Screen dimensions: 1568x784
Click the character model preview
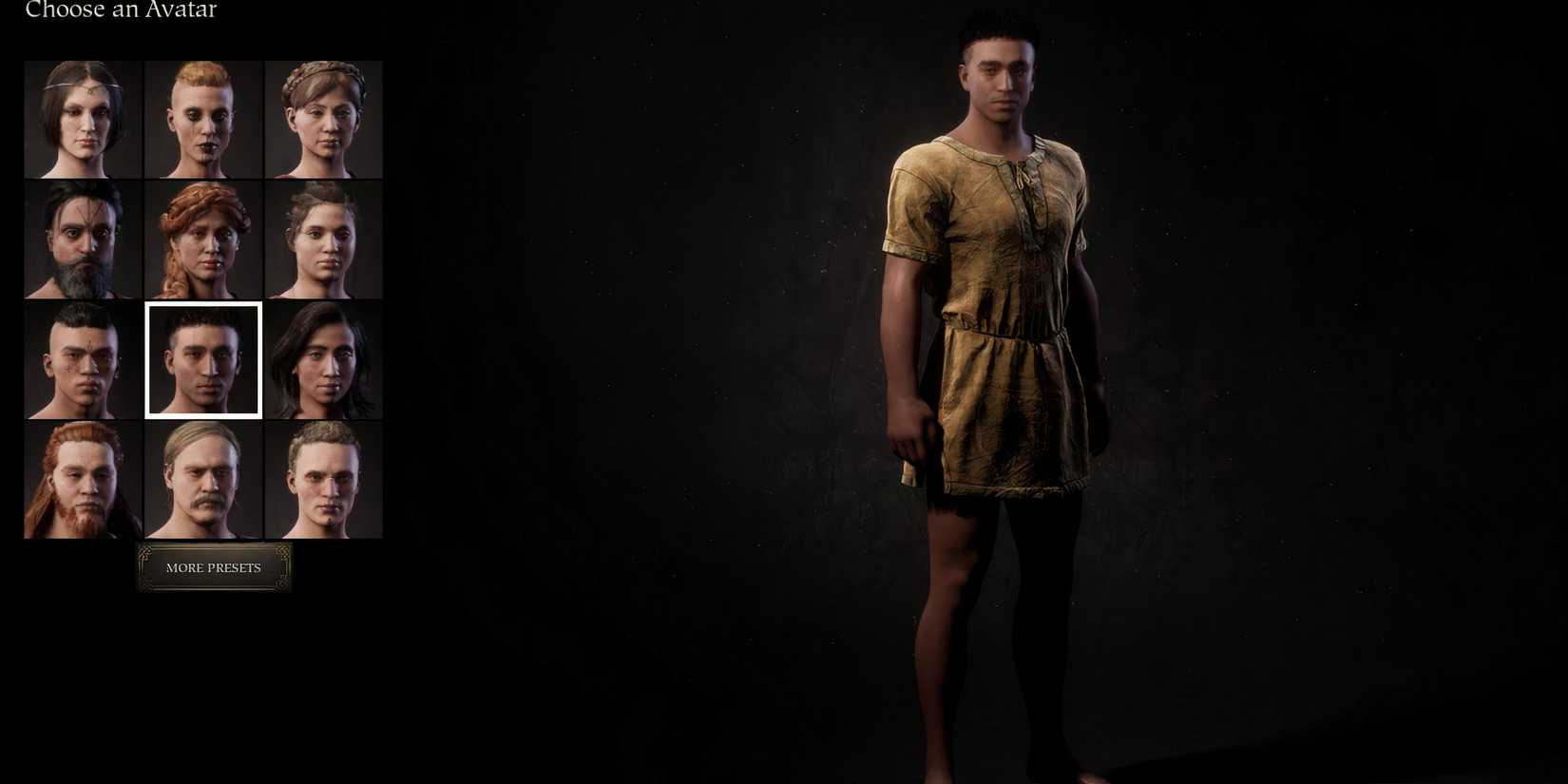coord(998,380)
